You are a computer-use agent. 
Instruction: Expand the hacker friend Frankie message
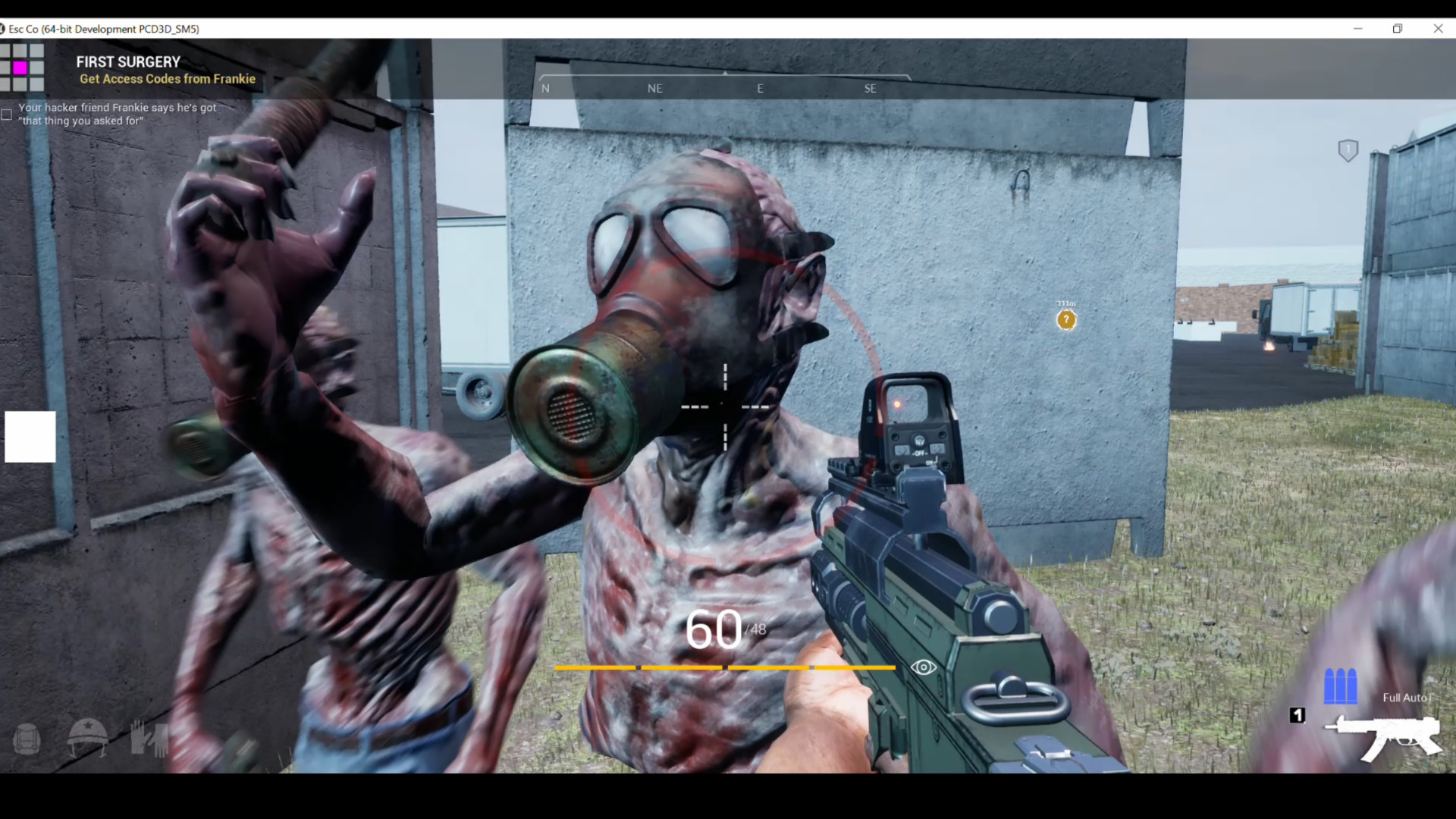coord(117,114)
